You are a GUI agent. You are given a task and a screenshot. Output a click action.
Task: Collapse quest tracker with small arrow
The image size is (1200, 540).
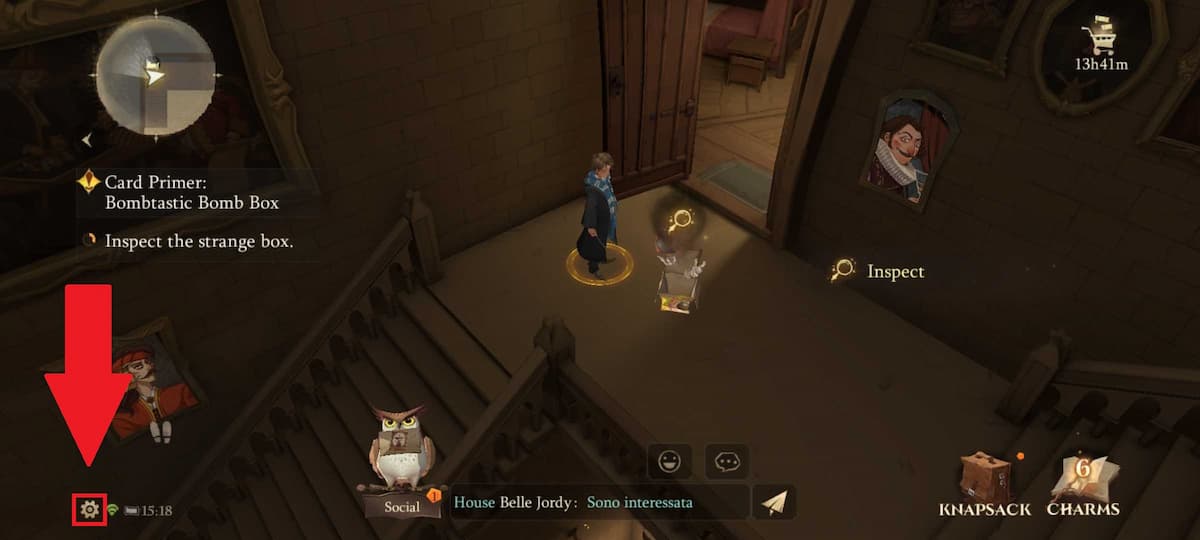click(87, 140)
